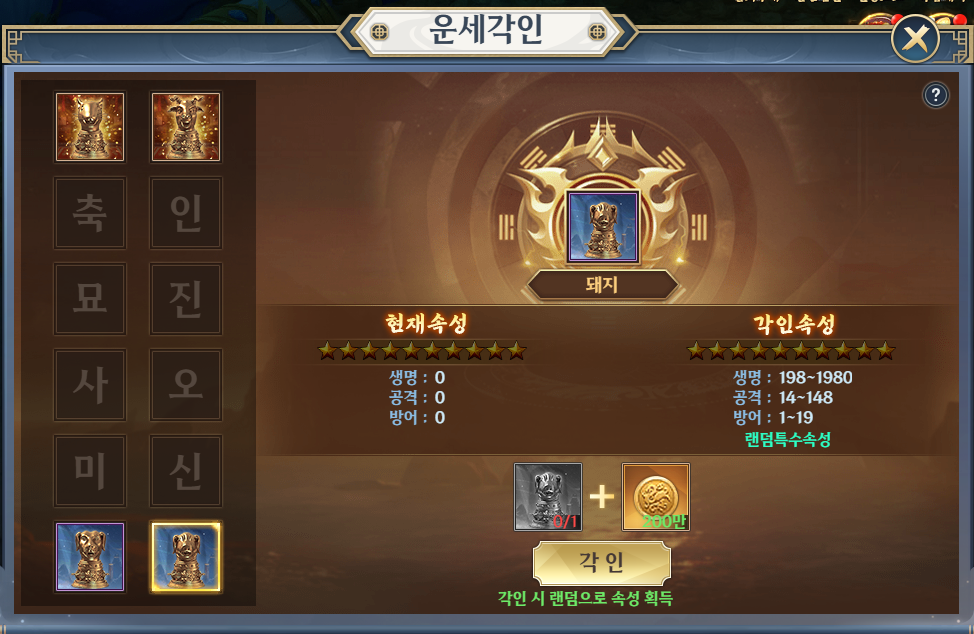The image size is (974, 634).
Task: Select the 인 zodiac slot
Action: click(x=185, y=213)
